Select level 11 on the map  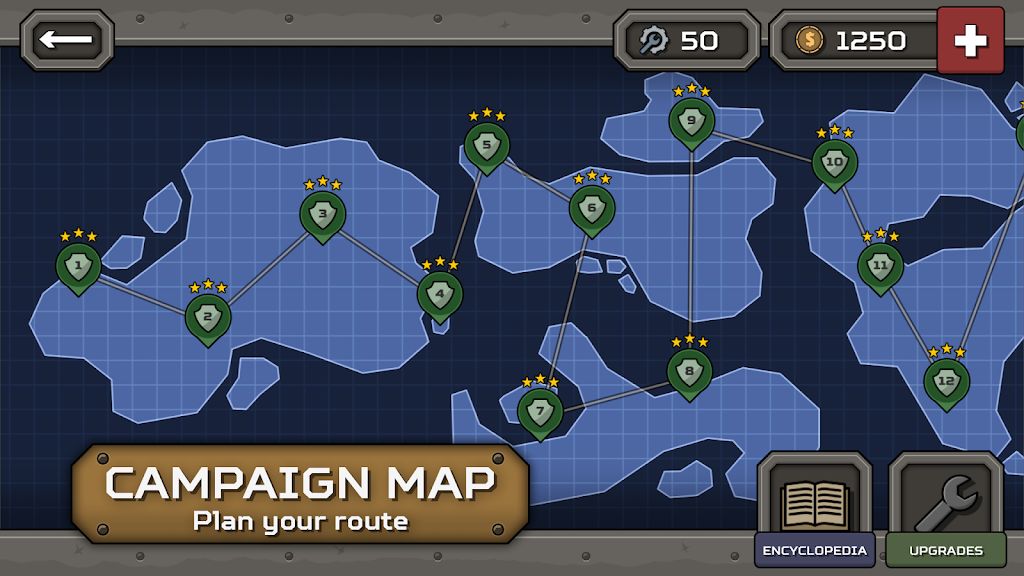[x=880, y=265]
